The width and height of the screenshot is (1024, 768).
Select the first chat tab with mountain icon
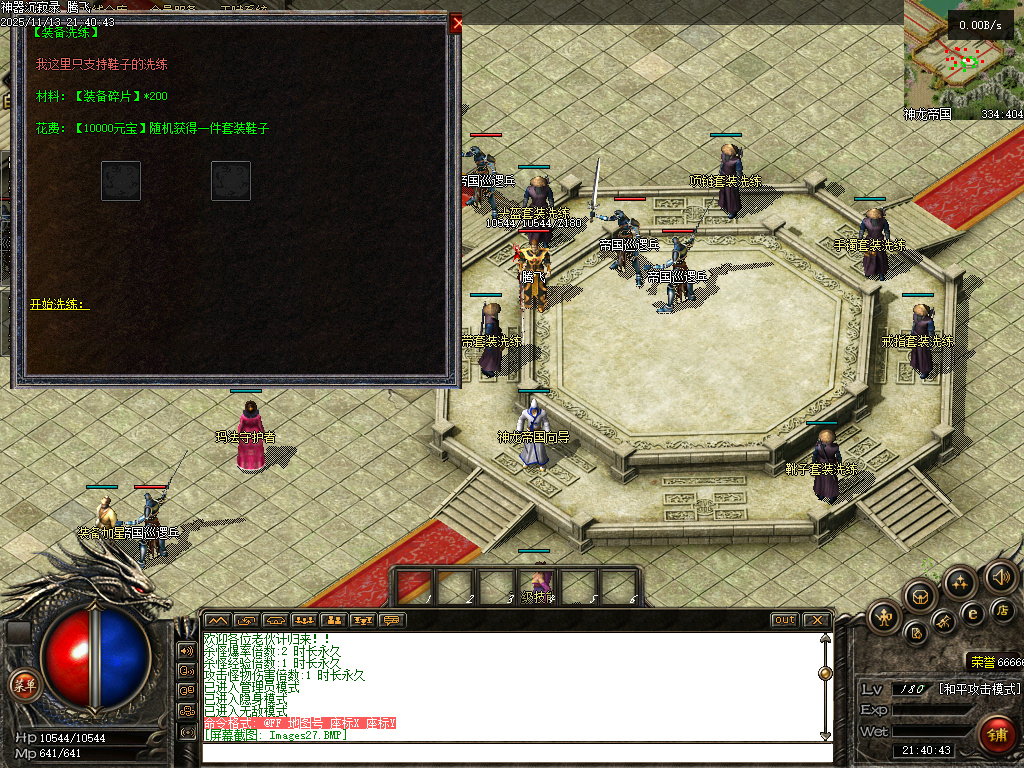(x=217, y=620)
